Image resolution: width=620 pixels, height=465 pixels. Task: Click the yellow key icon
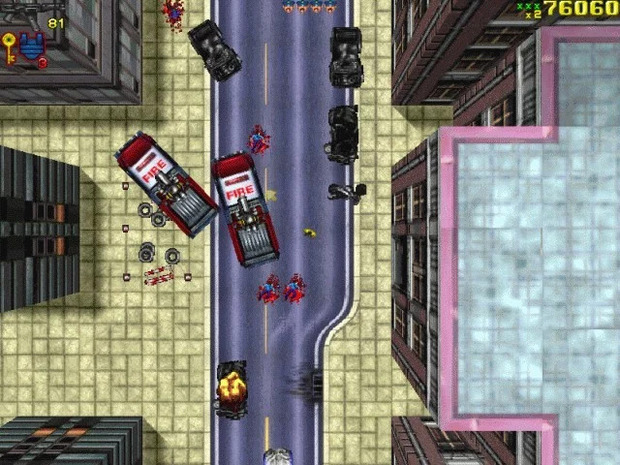(9, 47)
